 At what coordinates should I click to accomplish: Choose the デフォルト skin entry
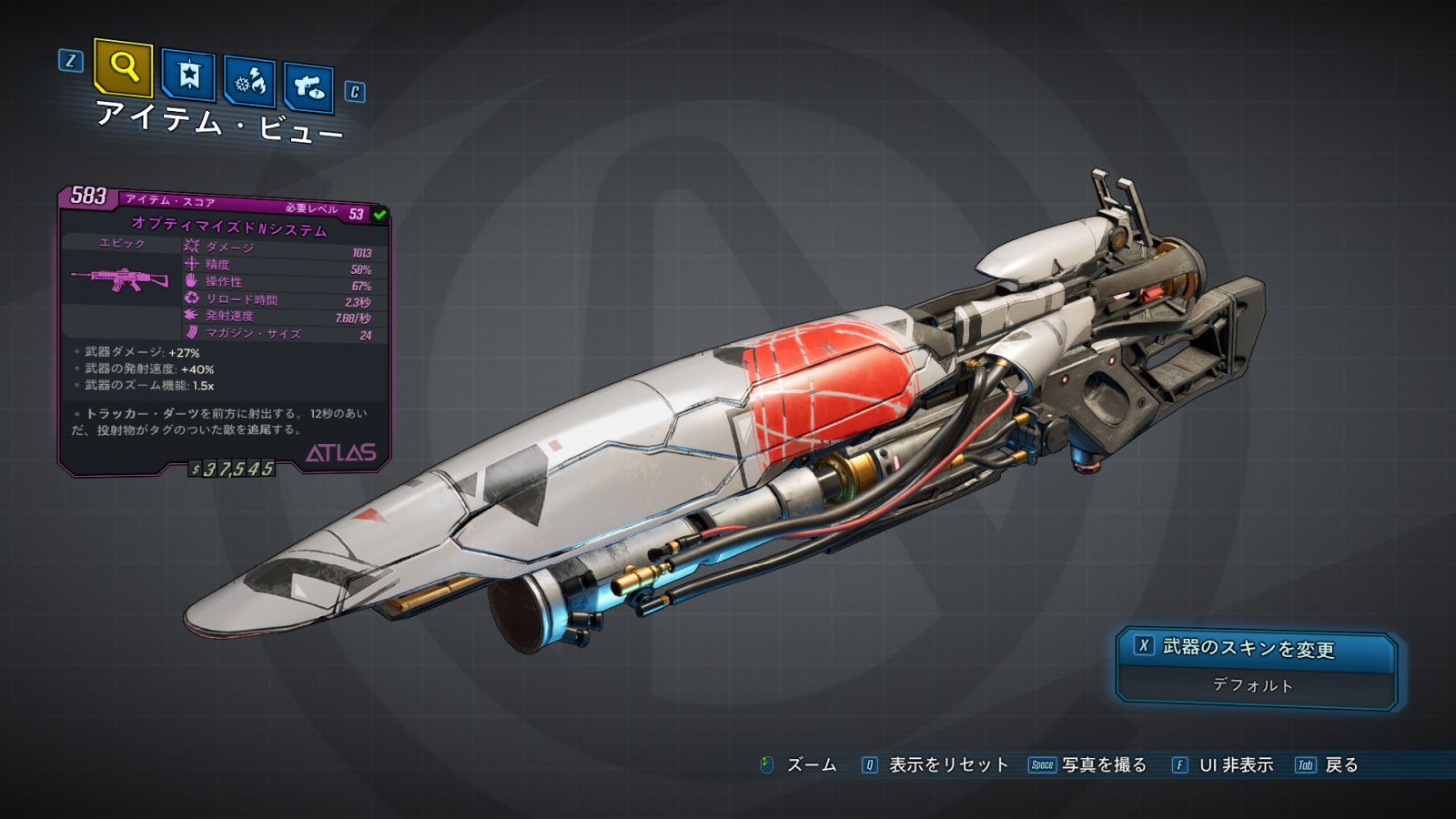tap(1253, 685)
